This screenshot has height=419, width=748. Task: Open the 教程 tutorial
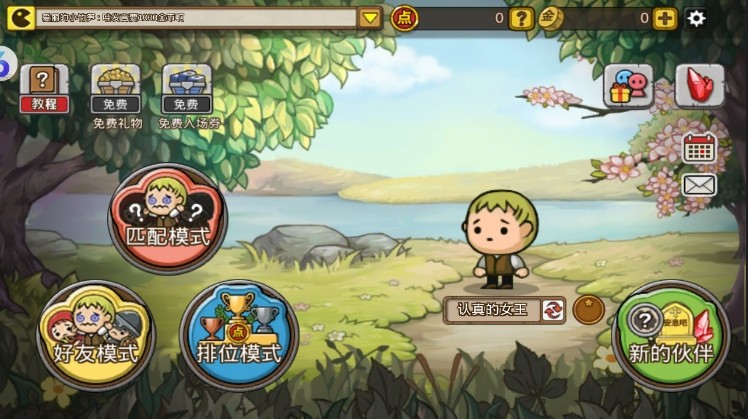tap(44, 88)
